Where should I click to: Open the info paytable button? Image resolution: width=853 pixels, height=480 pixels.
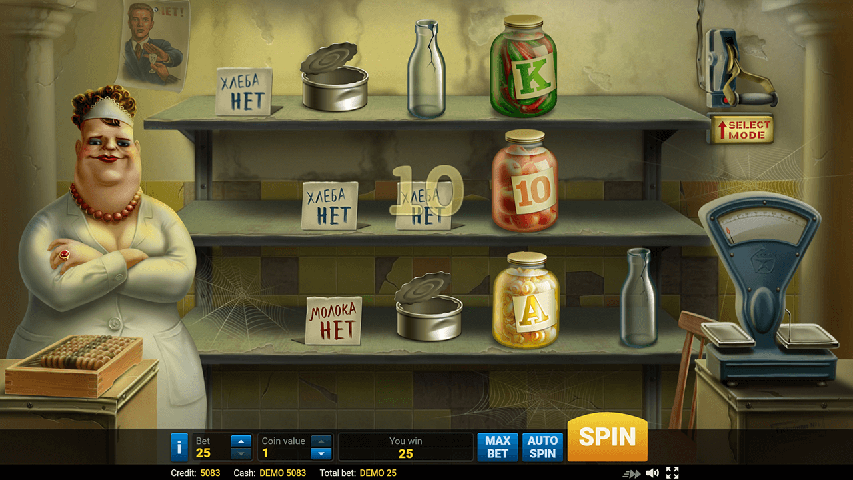click(179, 446)
